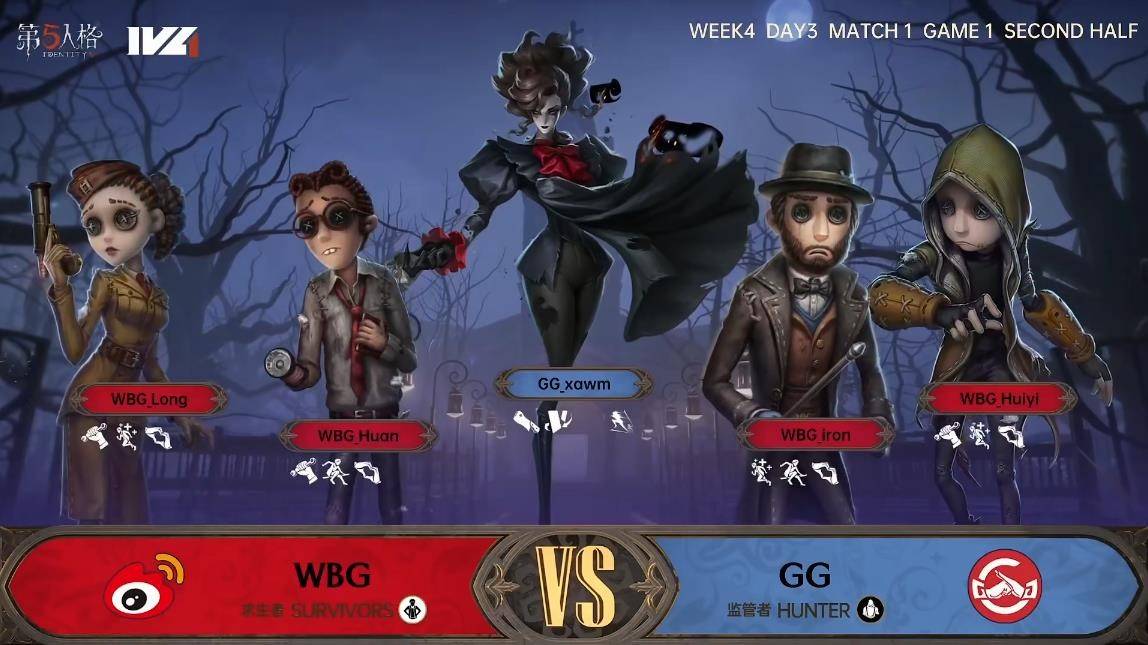Click the GG team name text
This screenshot has height=645, width=1148.
[804, 575]
